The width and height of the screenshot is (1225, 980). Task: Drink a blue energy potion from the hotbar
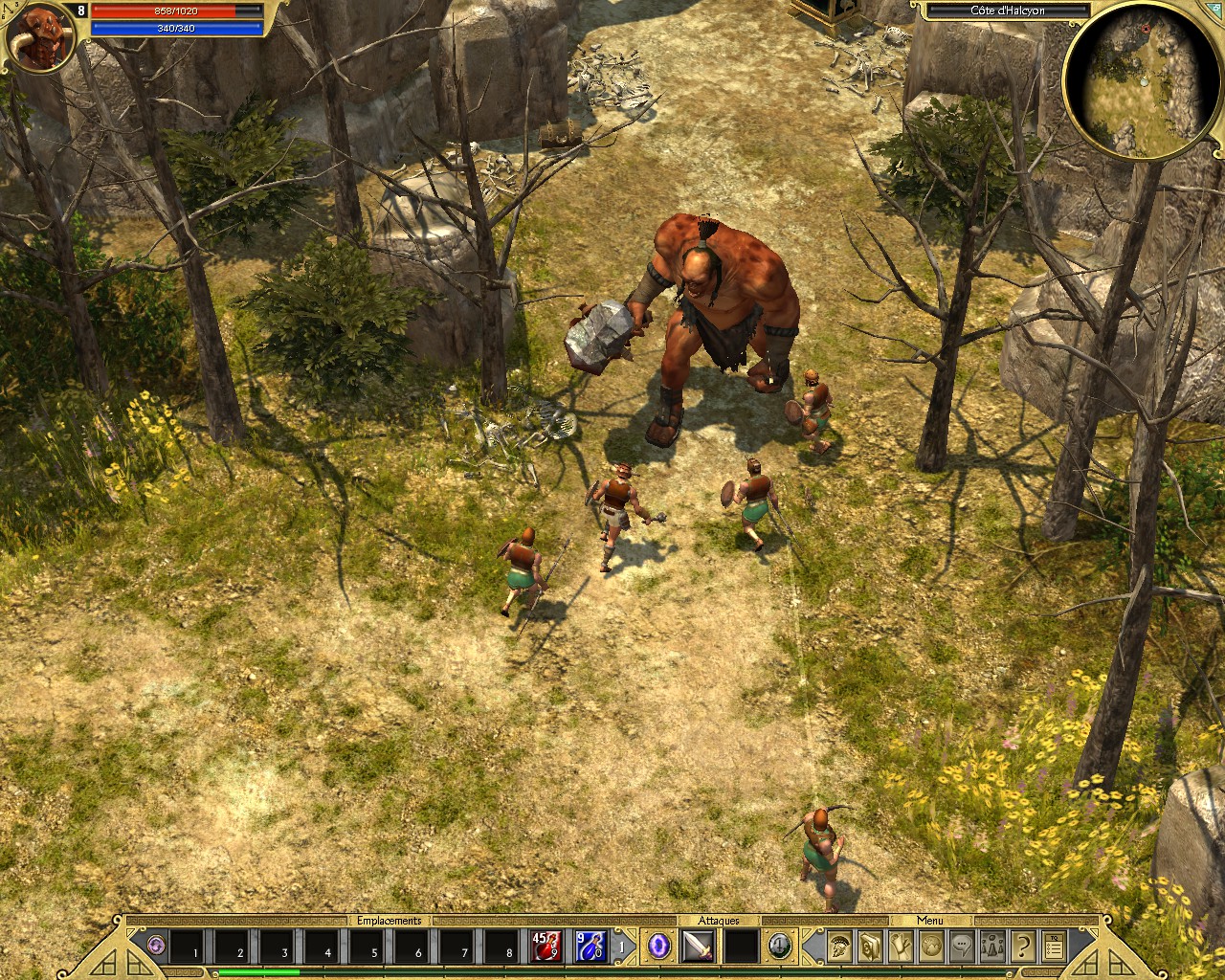coord(590,946)
